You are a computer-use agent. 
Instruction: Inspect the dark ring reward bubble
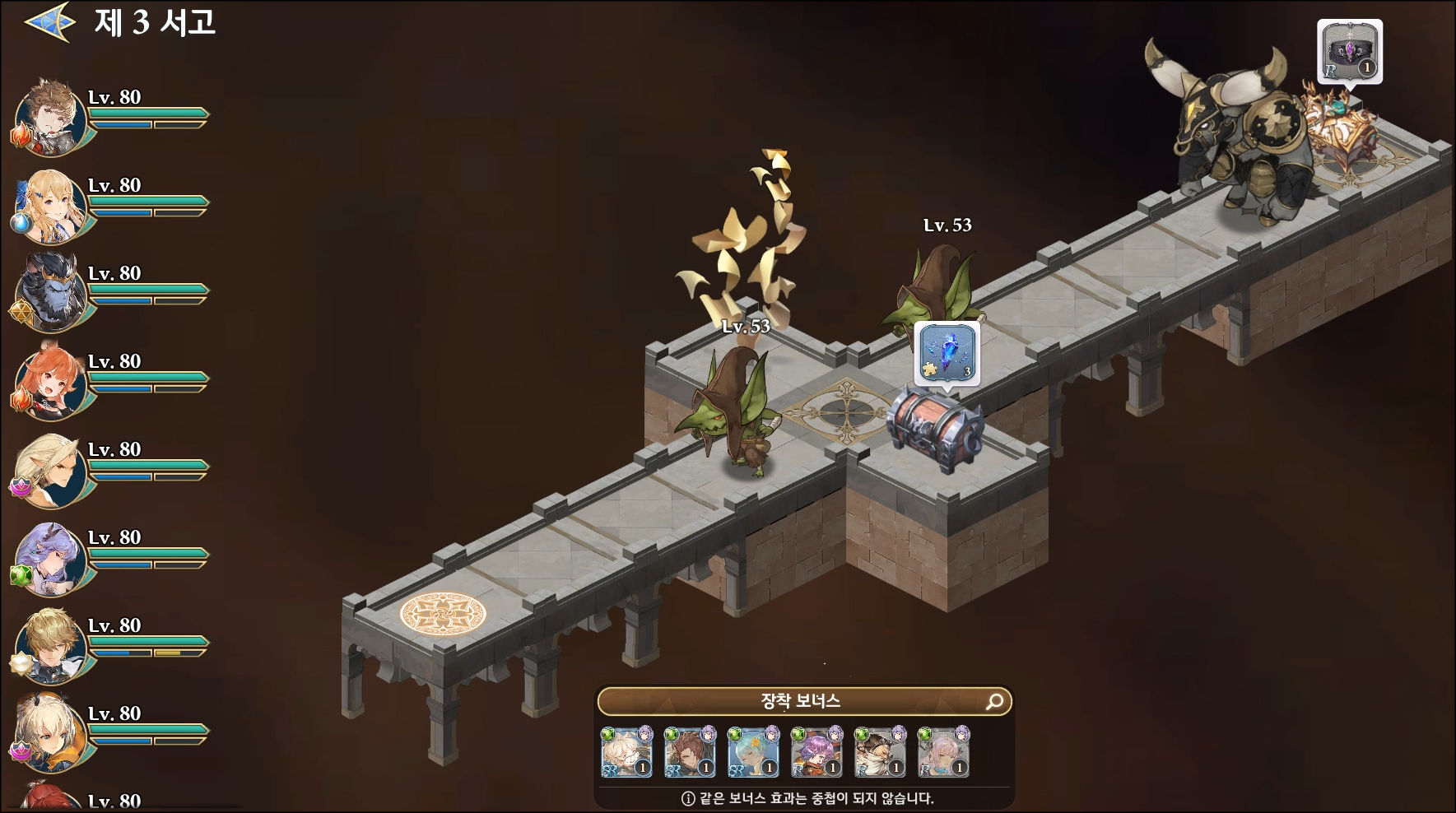[x=1350, y=51]
